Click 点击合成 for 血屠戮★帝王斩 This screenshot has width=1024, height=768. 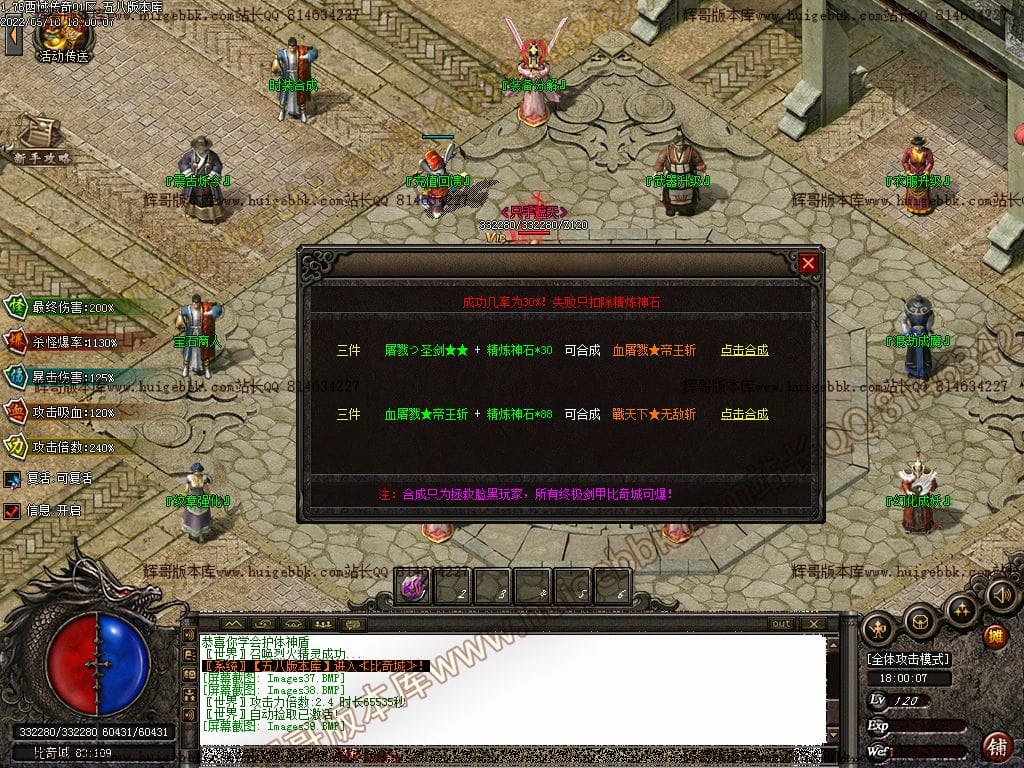(x=745, y=351)
